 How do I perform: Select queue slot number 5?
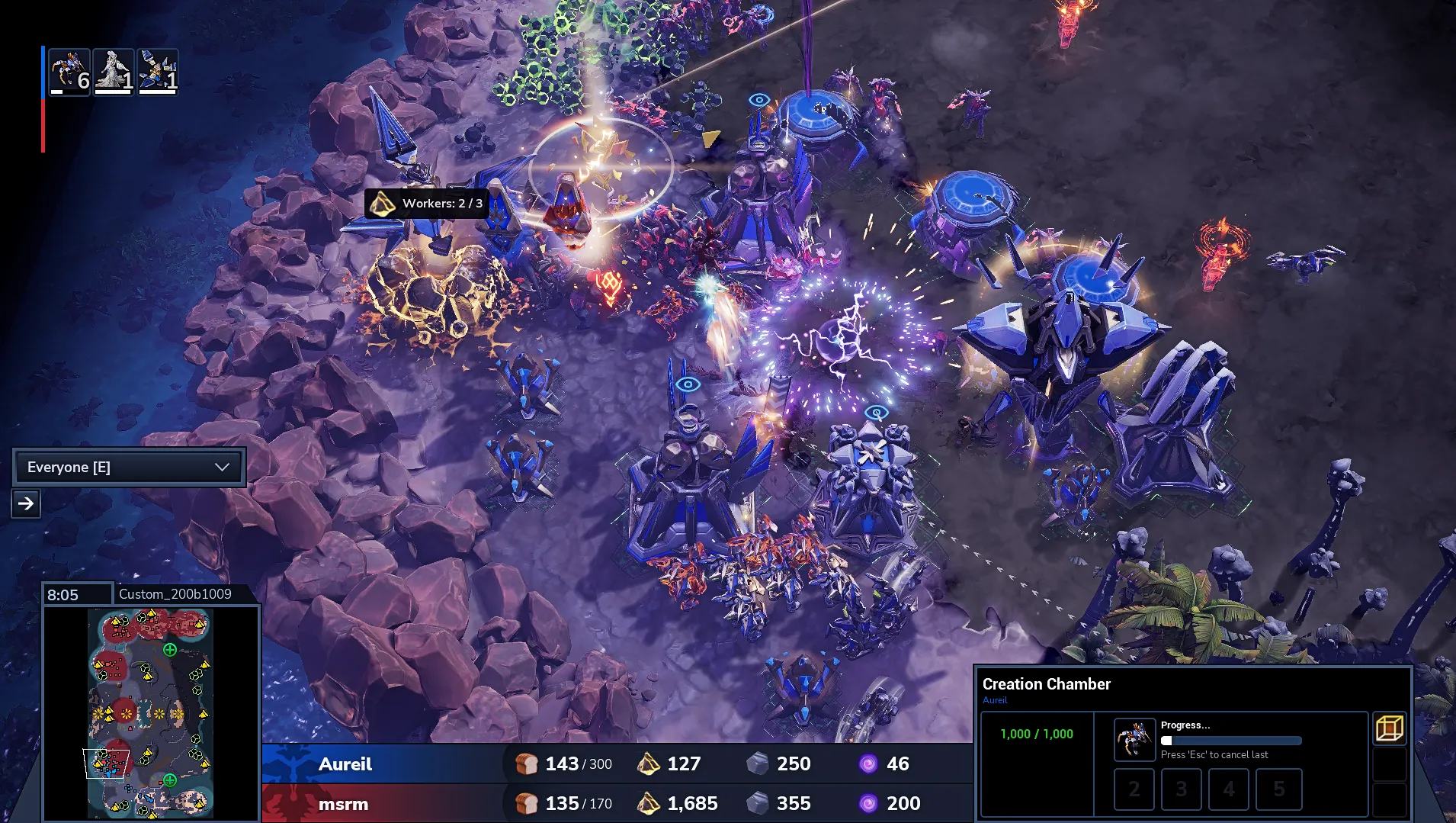[1278, 789]
